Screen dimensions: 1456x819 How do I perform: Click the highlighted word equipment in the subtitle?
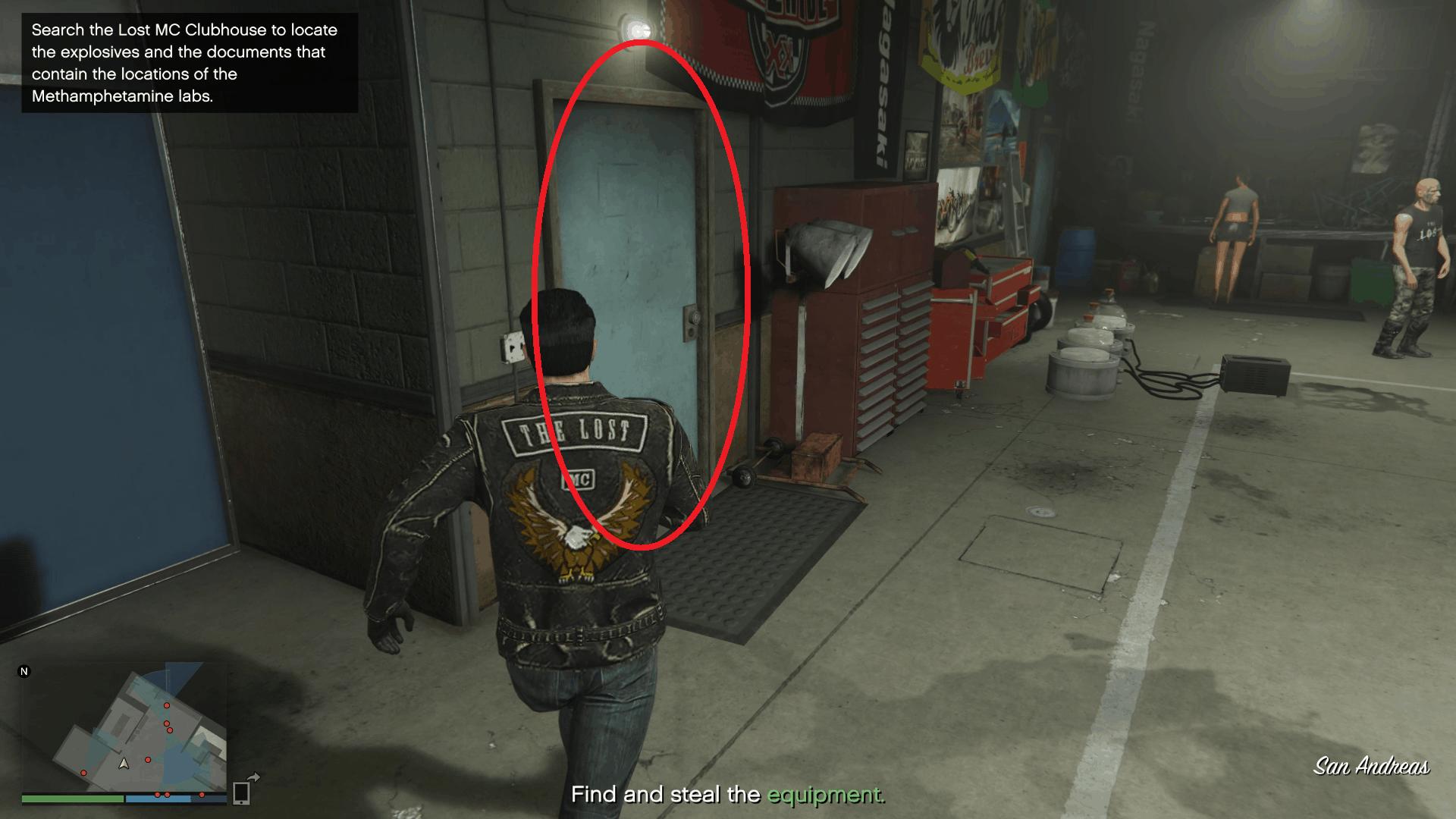(825, 795)
